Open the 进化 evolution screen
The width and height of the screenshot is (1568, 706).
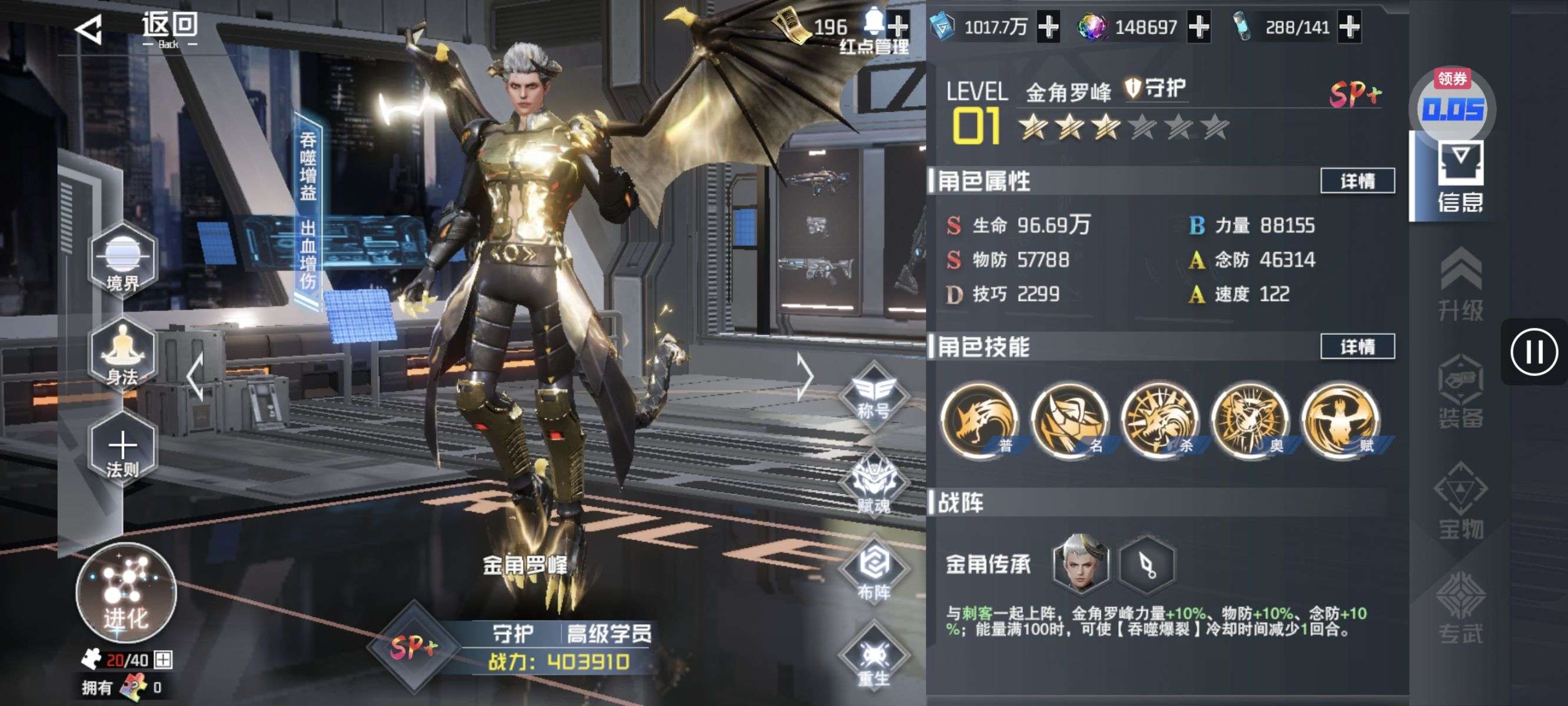click(126, 594)
